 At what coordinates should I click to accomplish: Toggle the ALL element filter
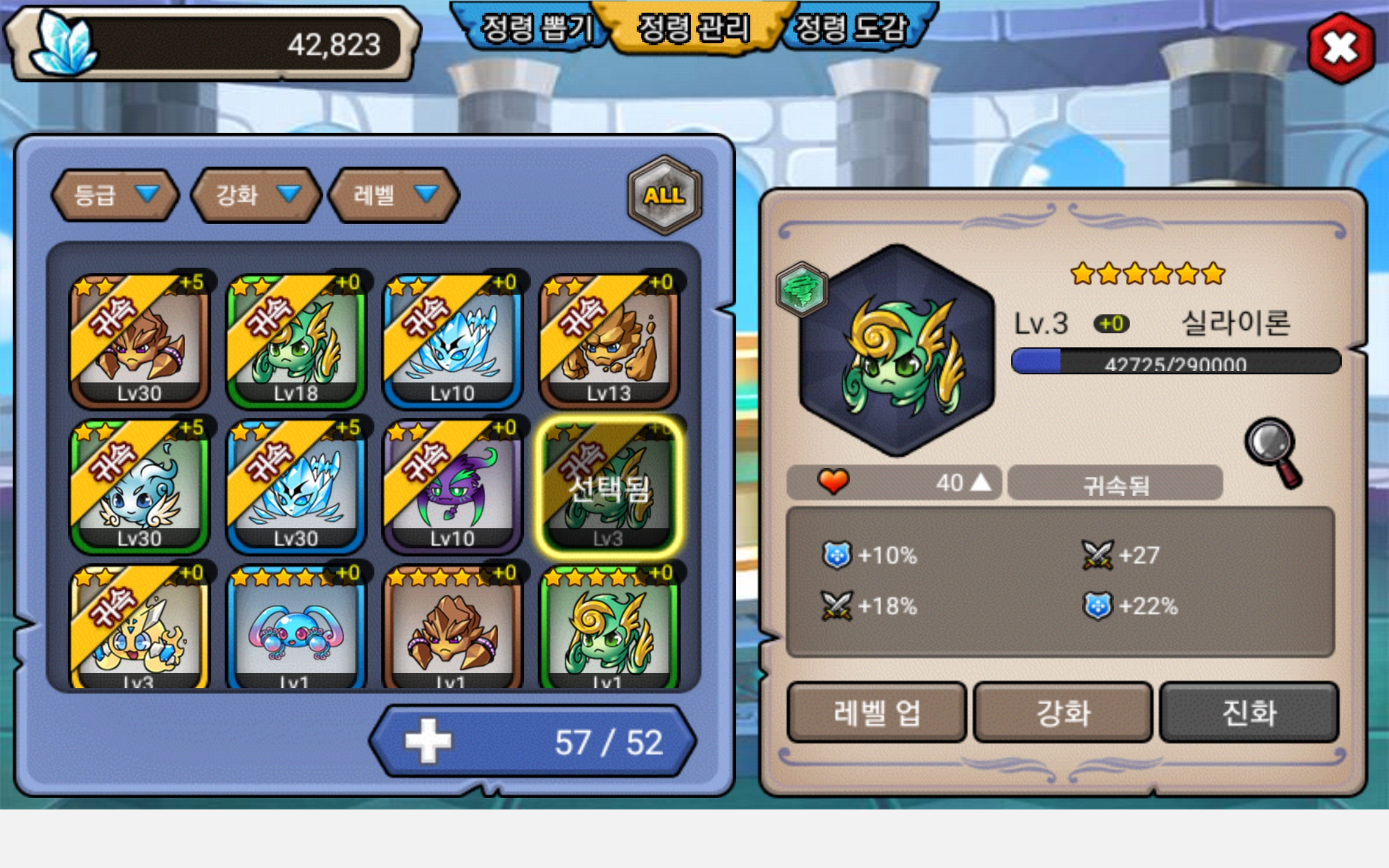click(x=664, y=196)
